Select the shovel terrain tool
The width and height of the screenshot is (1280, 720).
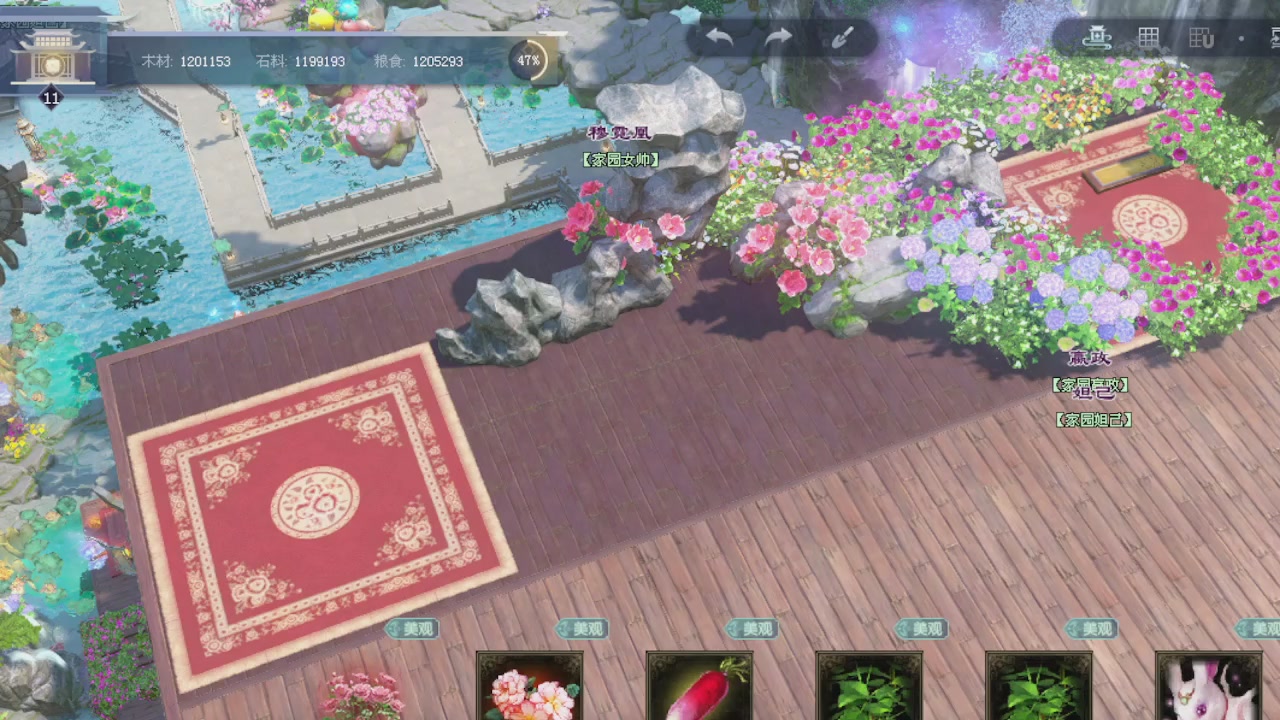[841, 37]
